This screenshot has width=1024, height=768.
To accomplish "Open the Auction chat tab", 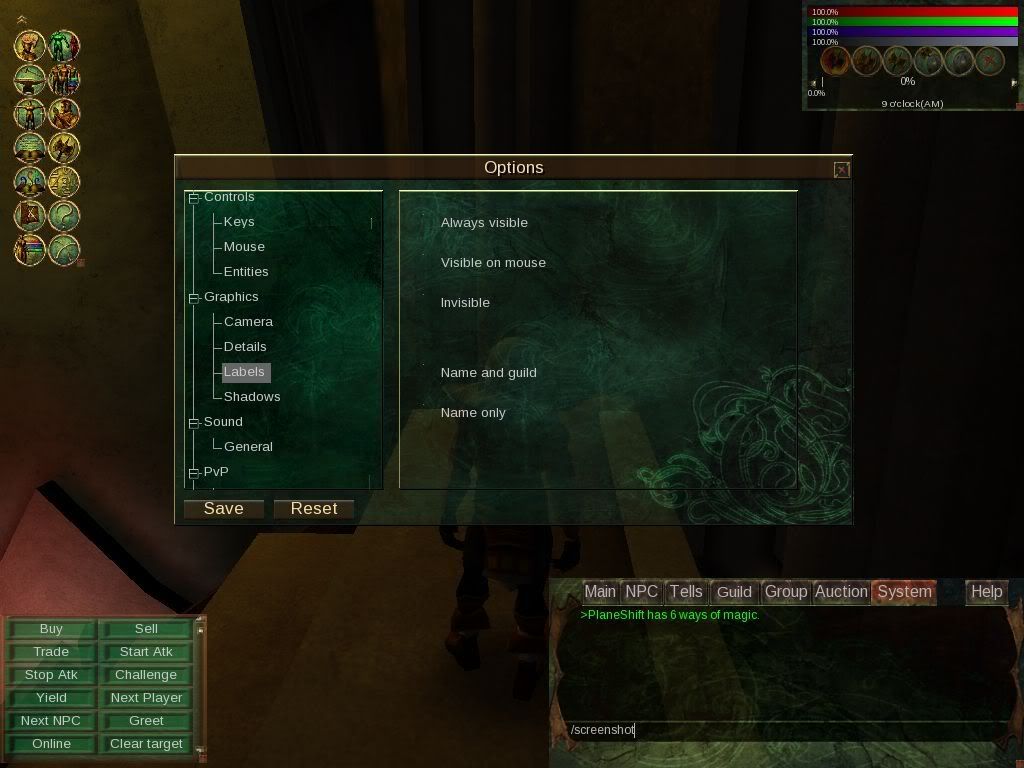I will [x=841, y=592].
